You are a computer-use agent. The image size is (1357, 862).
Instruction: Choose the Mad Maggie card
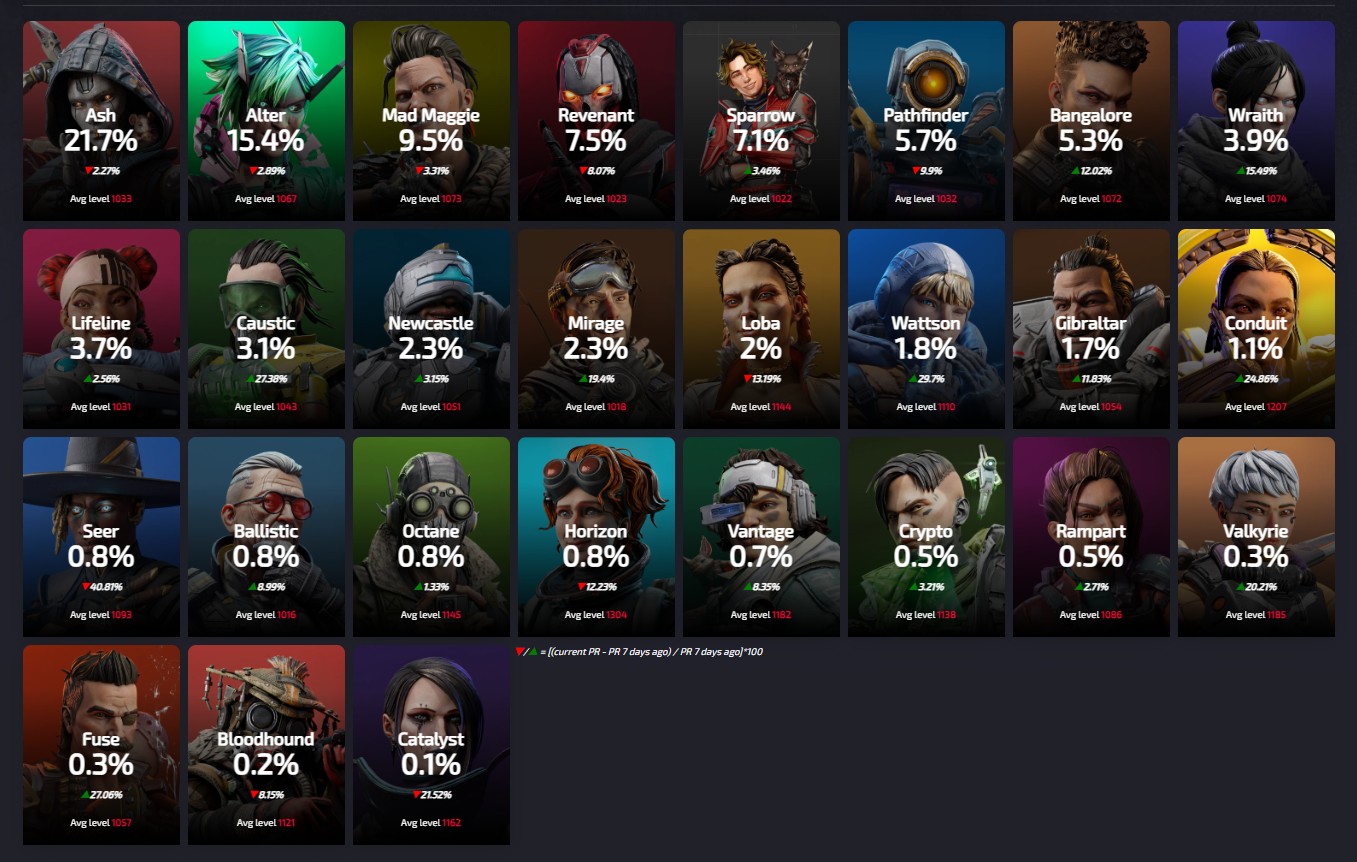click(431, 121)
